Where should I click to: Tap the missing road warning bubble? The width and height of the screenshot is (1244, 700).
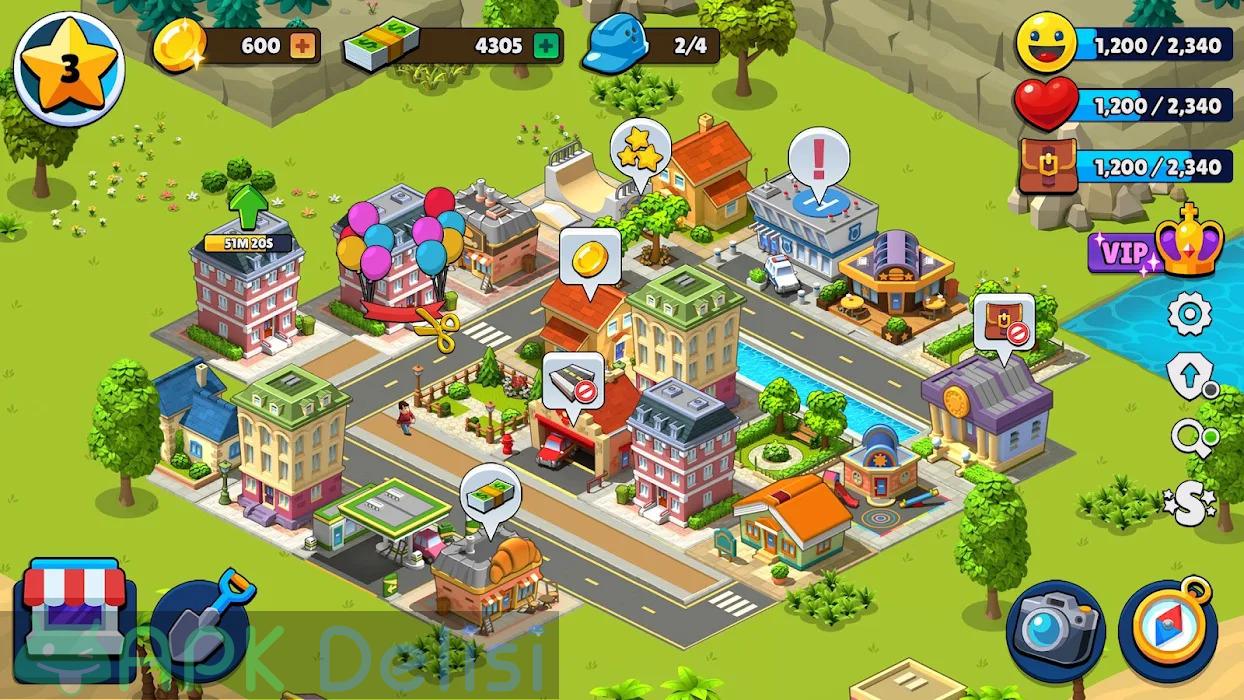coord(573,382)
